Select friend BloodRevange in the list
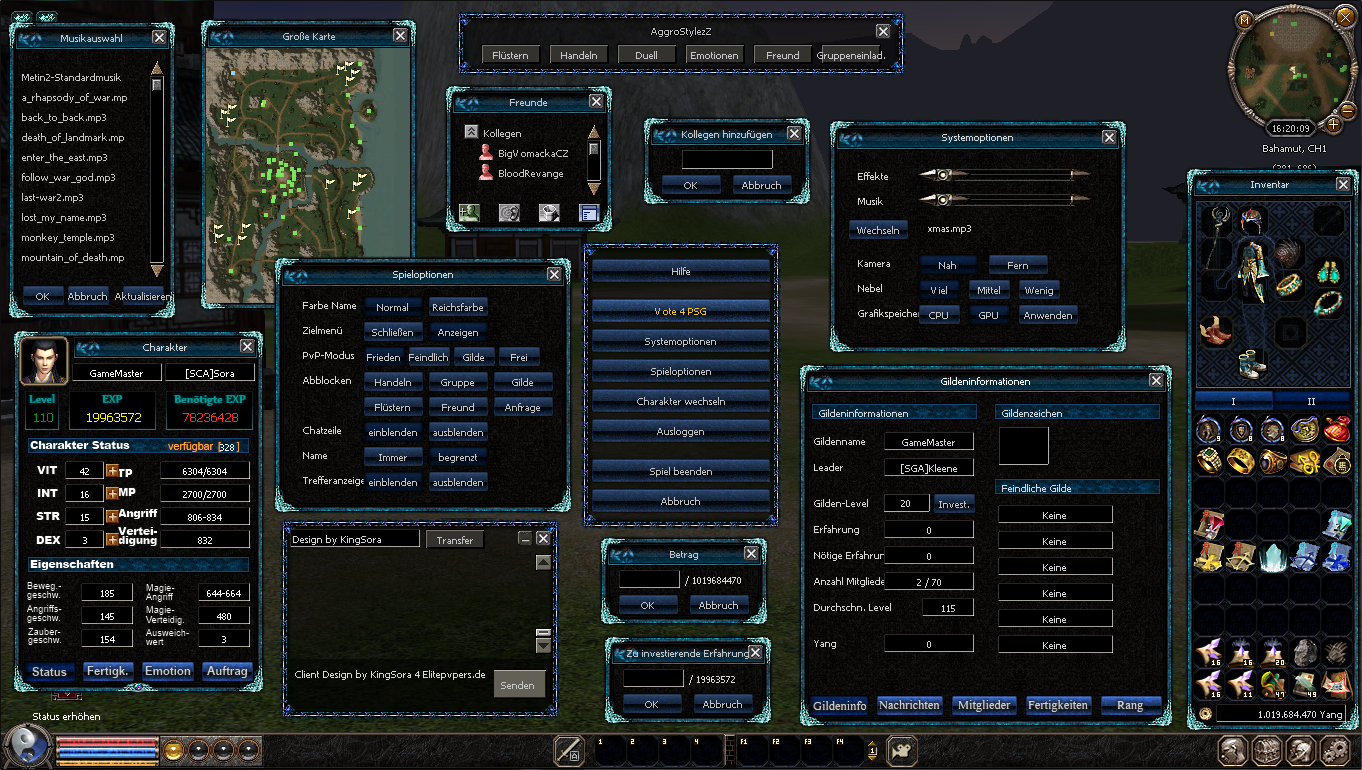Viewport: 1362px width, 770px height. click(x=531, y=174)
